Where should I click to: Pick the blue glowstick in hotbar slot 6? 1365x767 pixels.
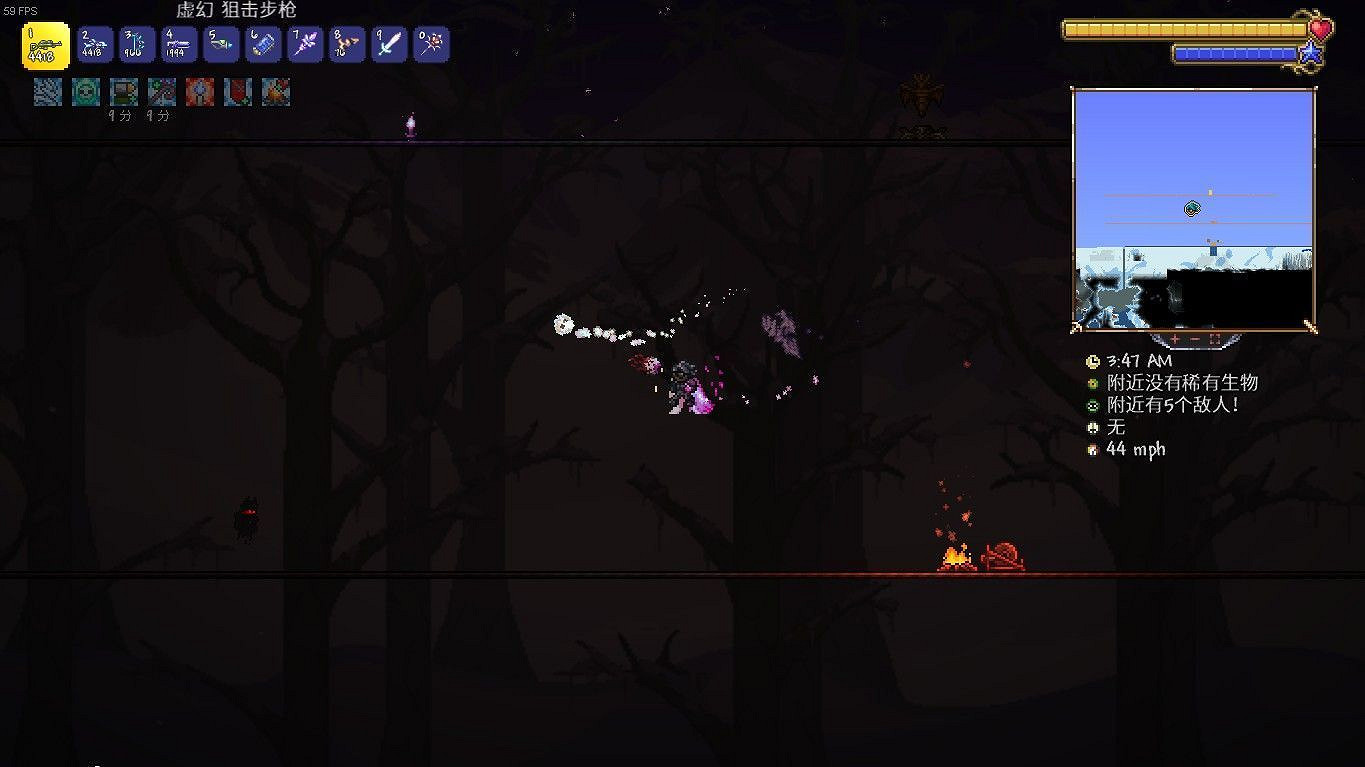tap(263, 44)
